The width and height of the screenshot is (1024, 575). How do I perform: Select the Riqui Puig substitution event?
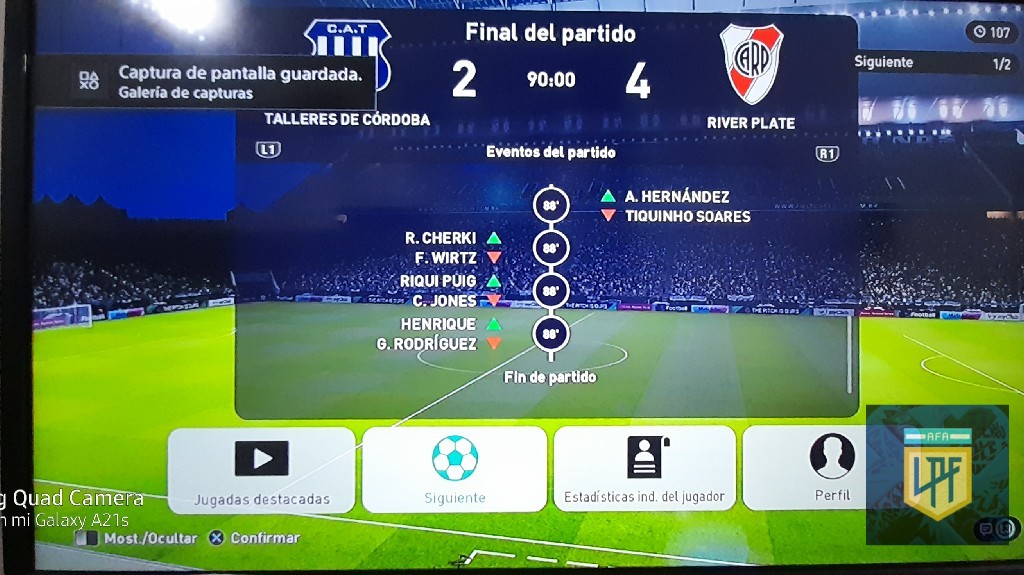[438, 281]
